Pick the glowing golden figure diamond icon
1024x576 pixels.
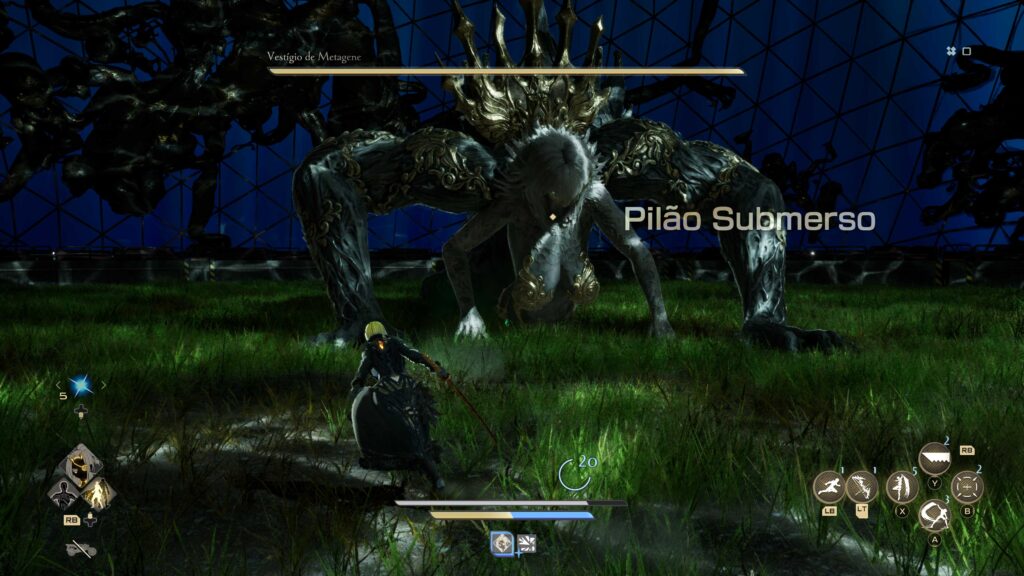97,492
